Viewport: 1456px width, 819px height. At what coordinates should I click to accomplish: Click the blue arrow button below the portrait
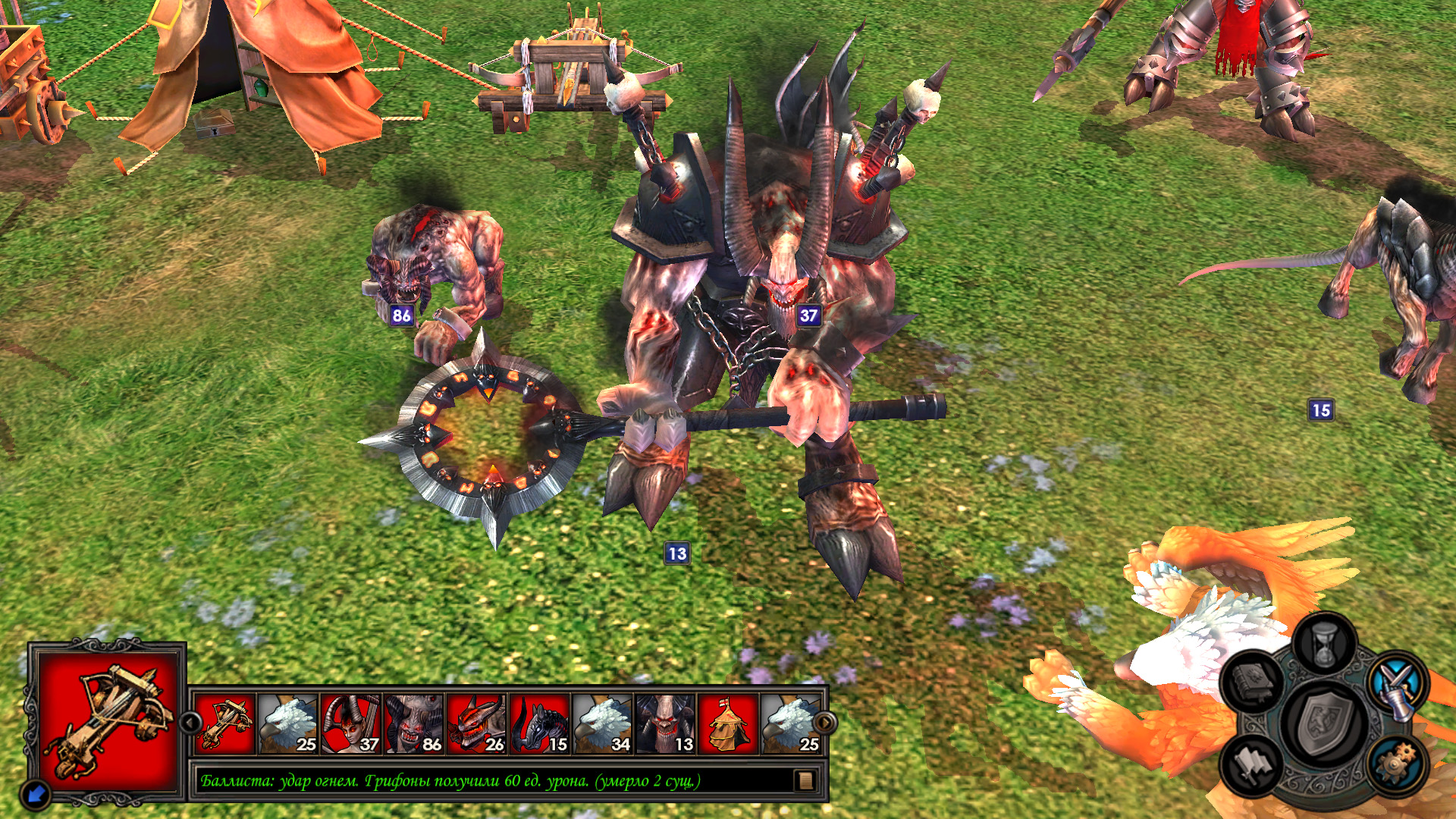click(x=36, y=794)
